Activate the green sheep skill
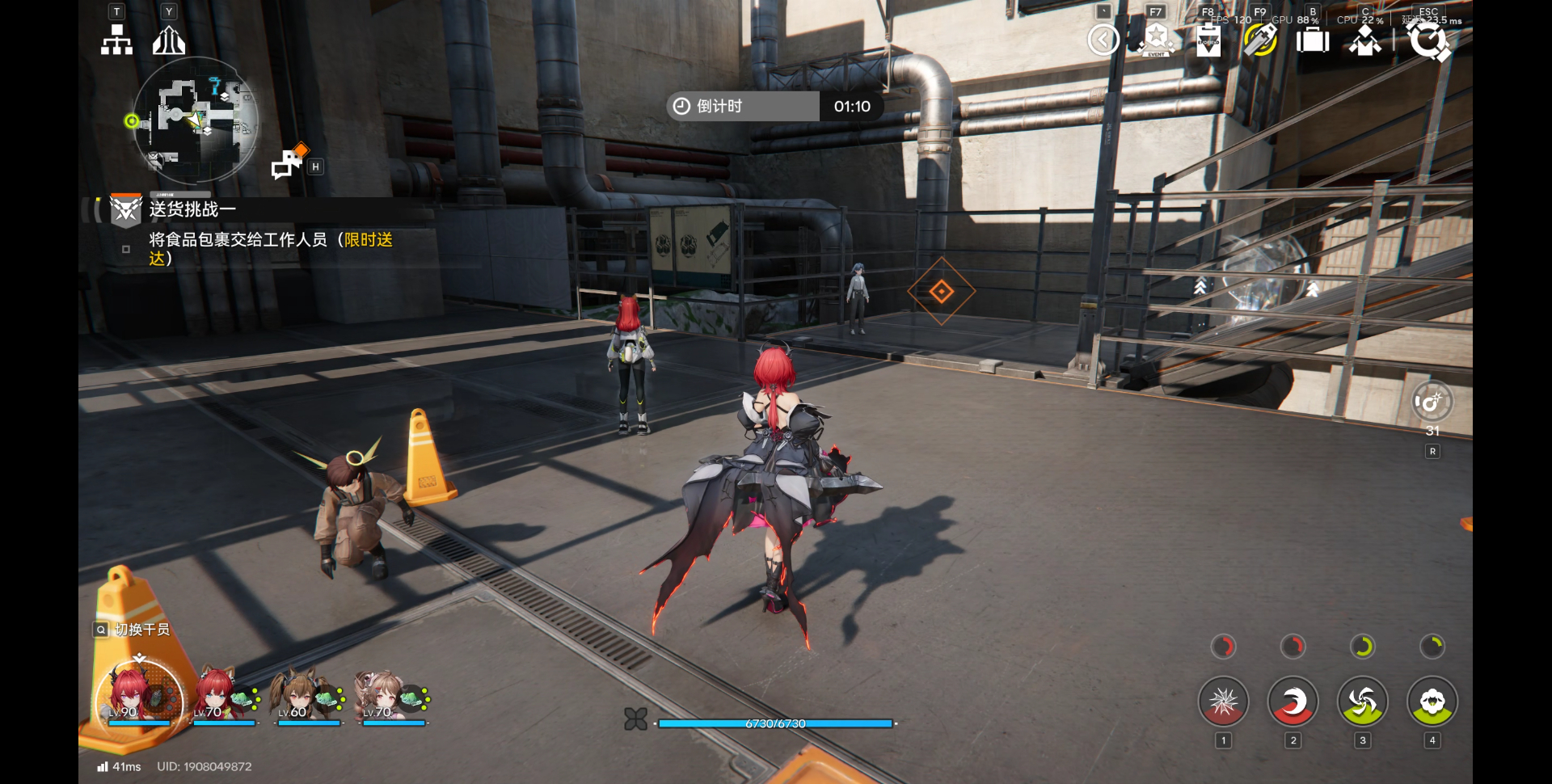This screenshot has width=1552, height=784. 1432,702
